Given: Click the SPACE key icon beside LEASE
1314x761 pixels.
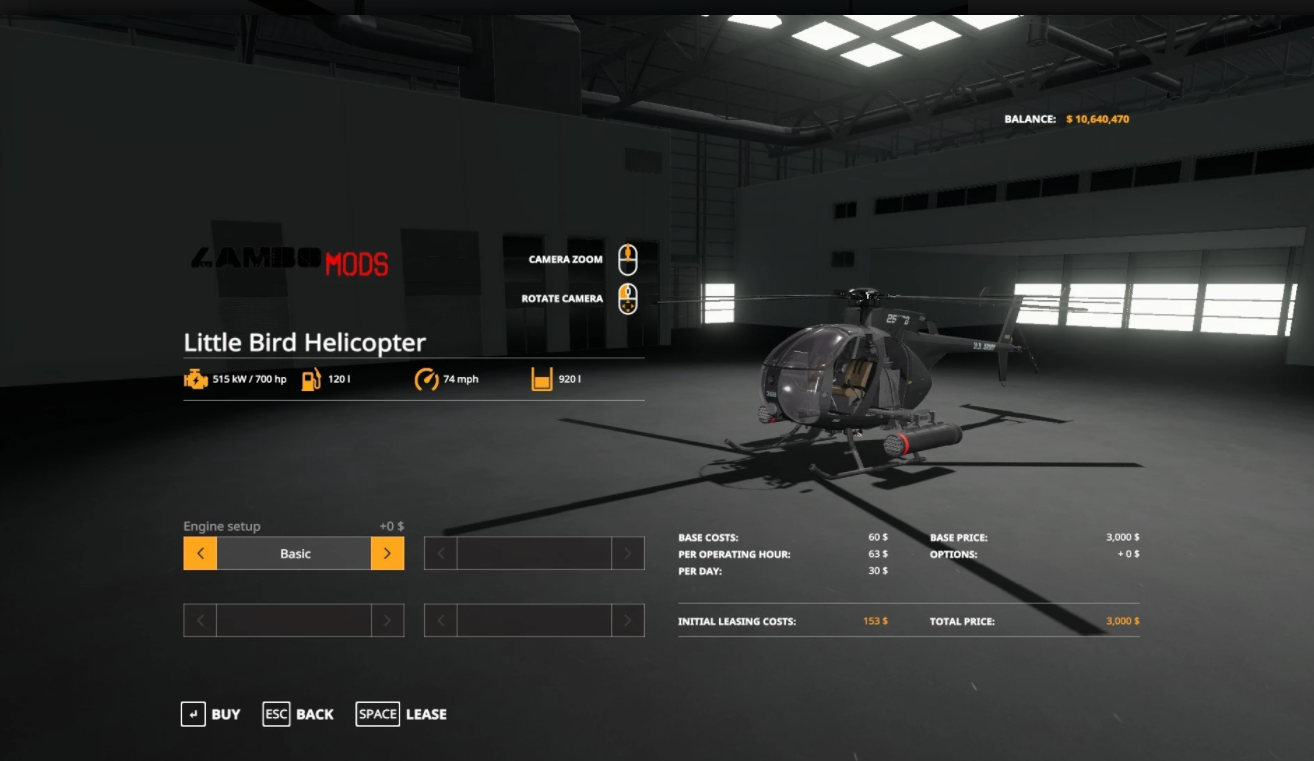Looking at the screenshot, I should coord(377,713).
